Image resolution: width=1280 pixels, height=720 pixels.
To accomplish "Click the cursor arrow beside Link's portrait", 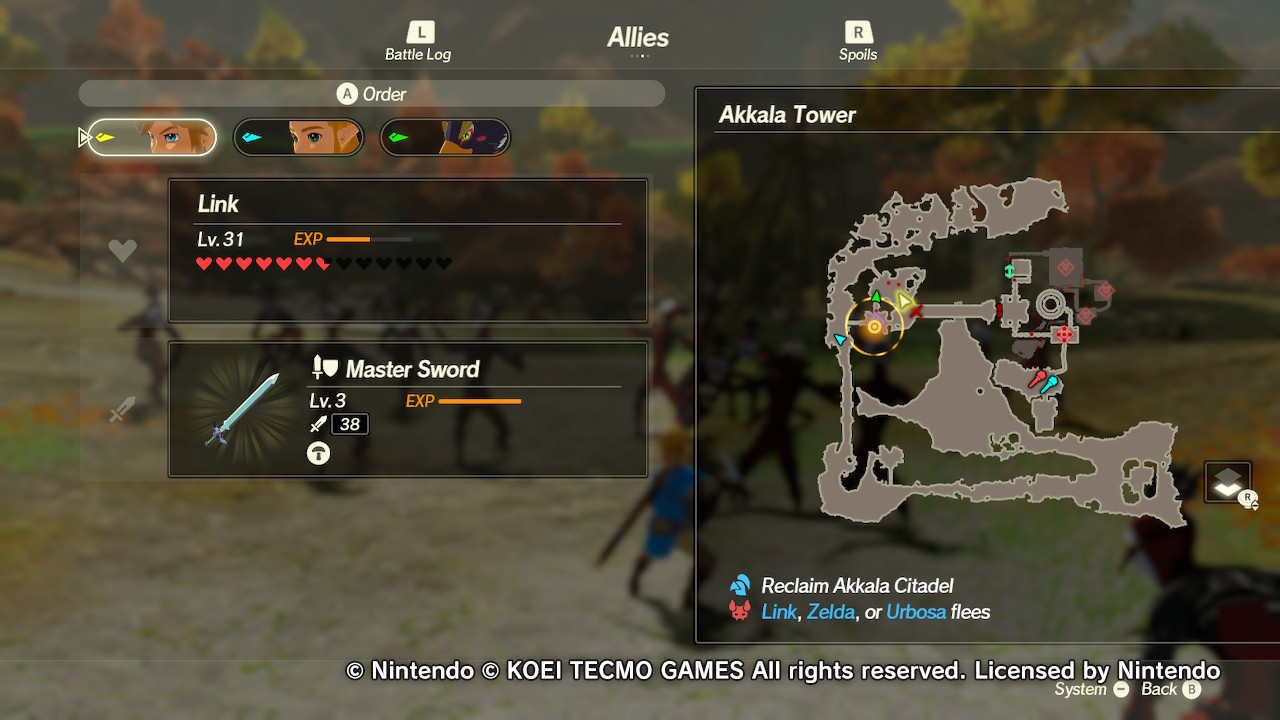I will 85,137.
